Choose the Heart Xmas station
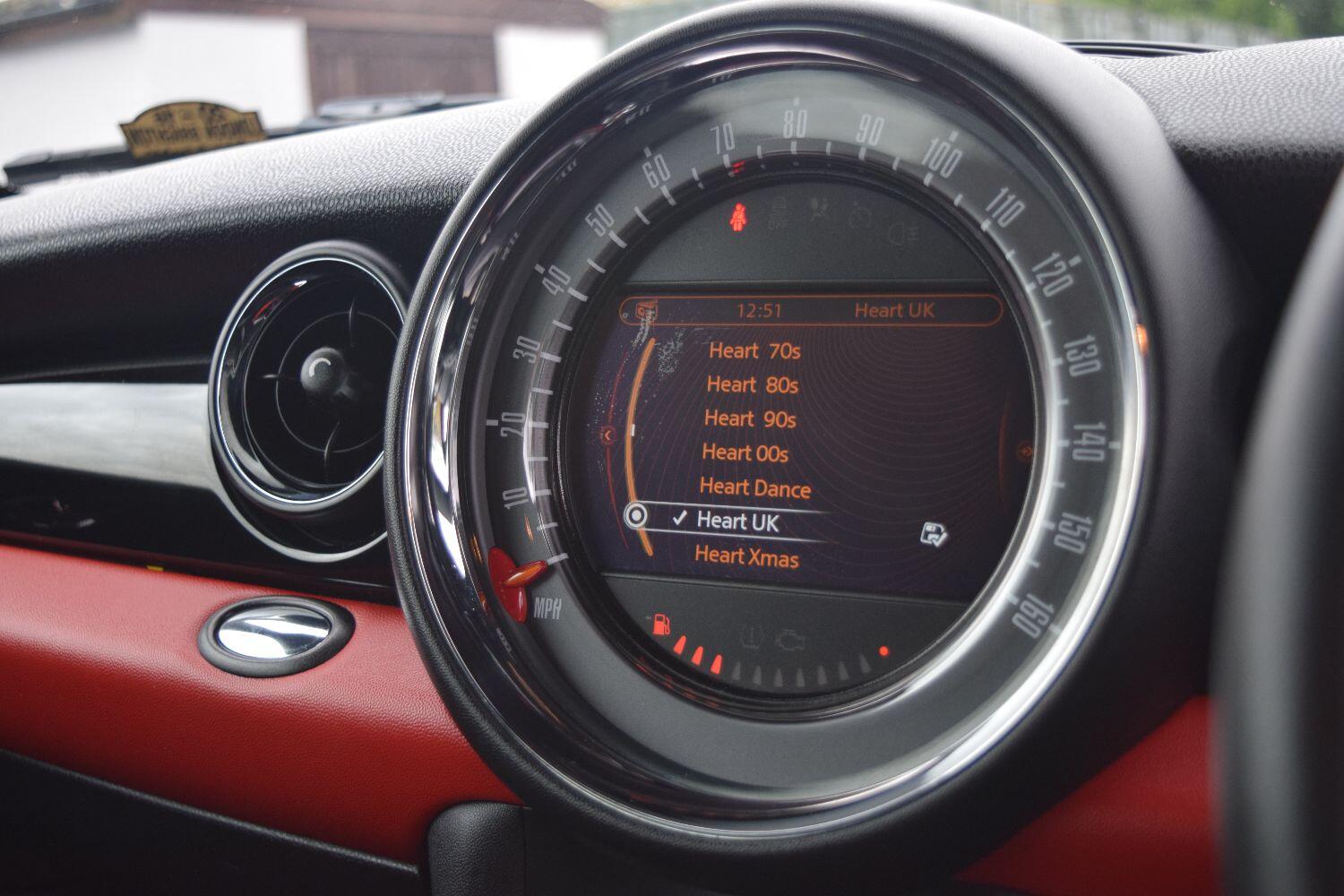Screen dimensions: 1344x896 746,556
